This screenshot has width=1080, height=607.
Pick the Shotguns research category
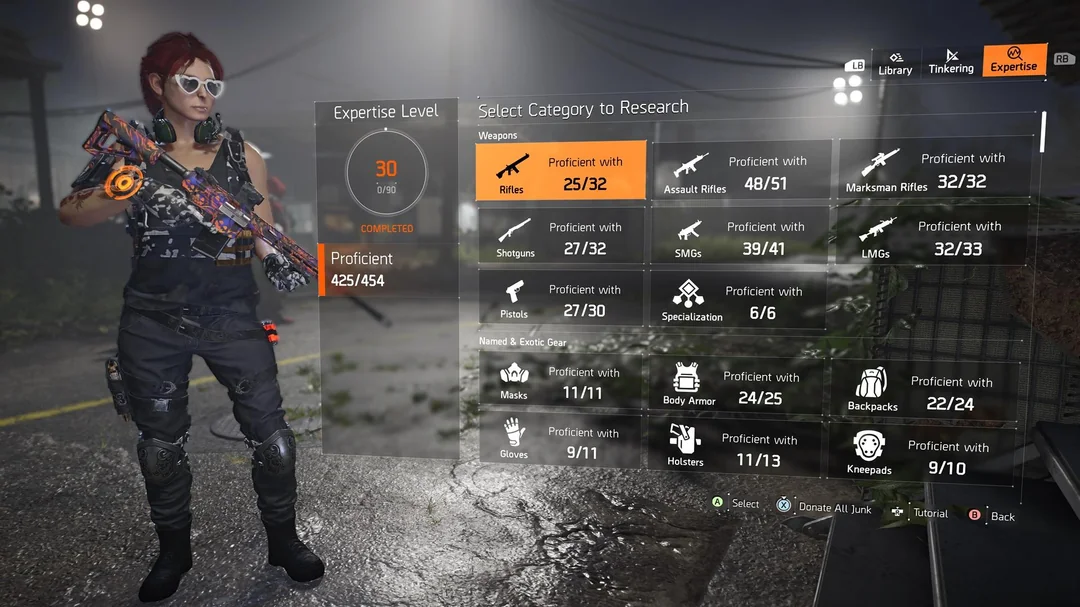(560, 237)
